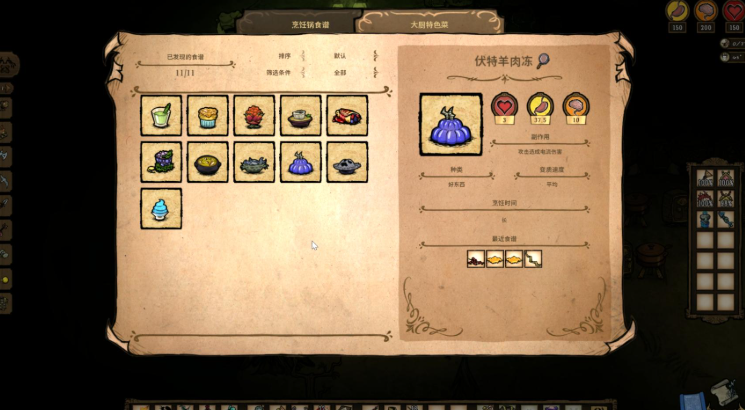Screen dimensions: 745x410
Task: Select the potato soufflé recipe
Action: pyautogui.click(x=208, y=116)
